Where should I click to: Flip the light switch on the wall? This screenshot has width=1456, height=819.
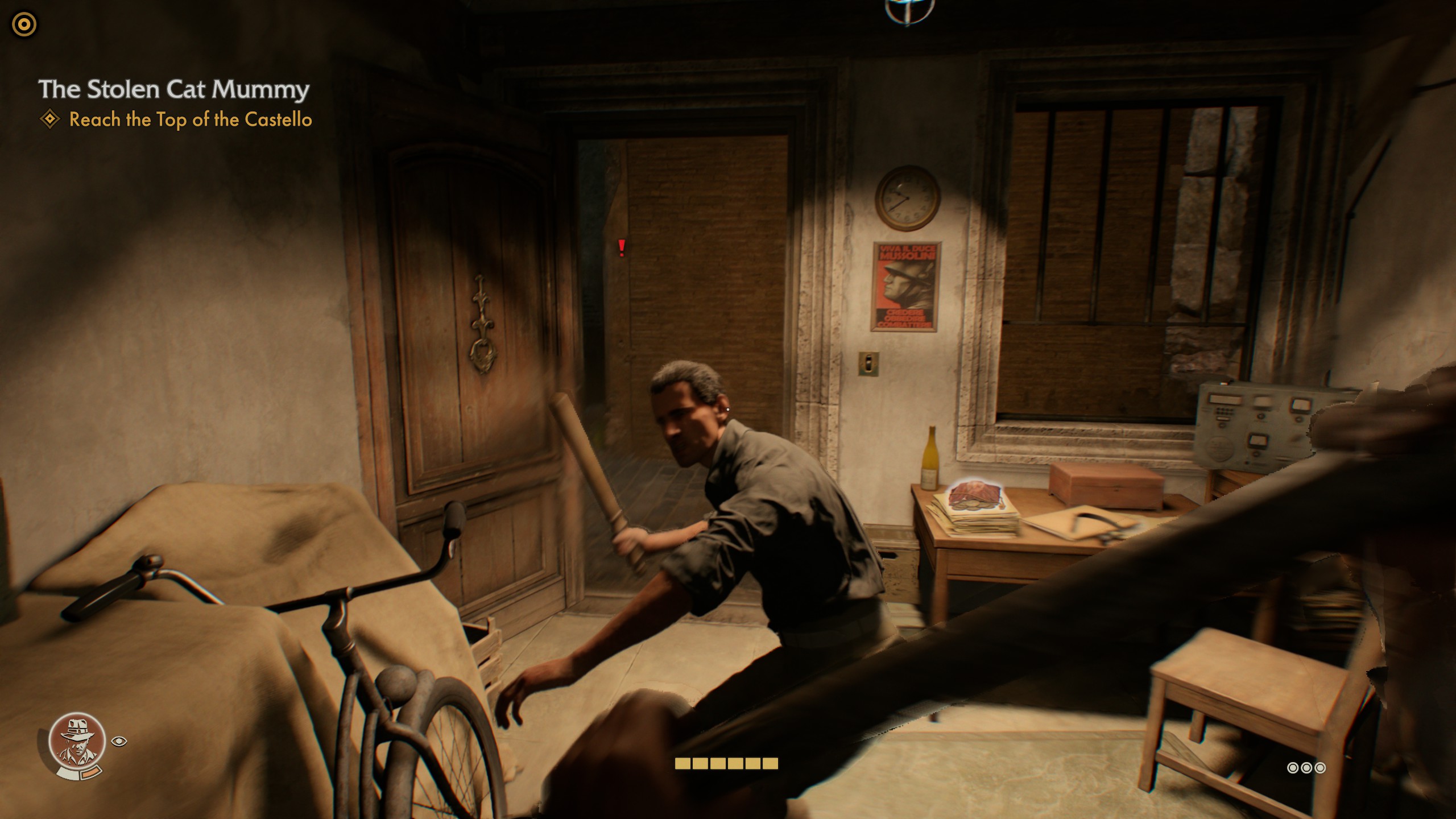(x=868, y=362)
